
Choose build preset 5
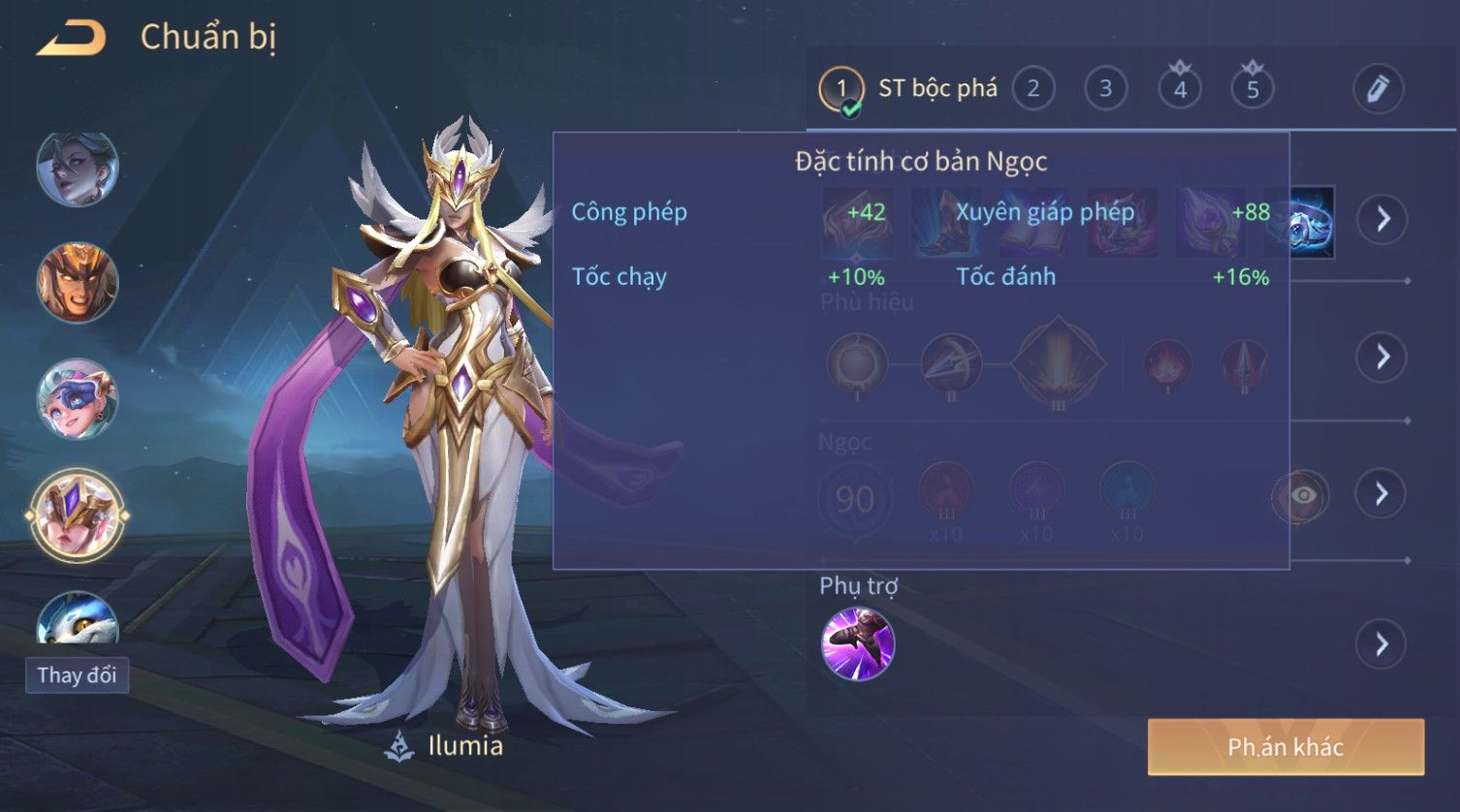click(x=1253, y=90)
